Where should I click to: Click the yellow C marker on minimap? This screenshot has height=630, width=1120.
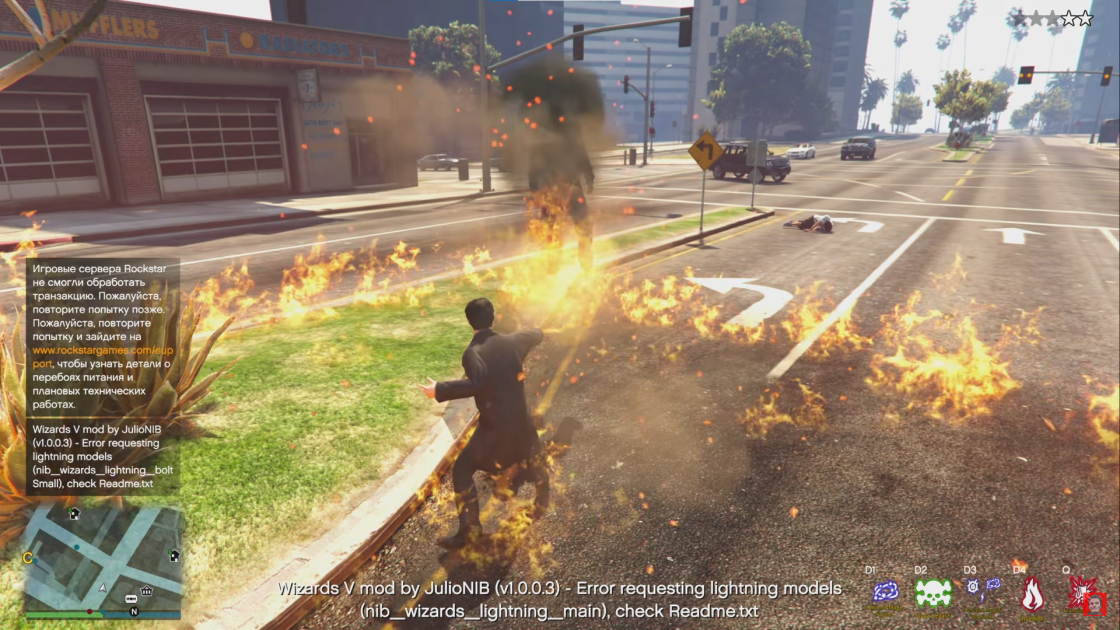[28, 557]
